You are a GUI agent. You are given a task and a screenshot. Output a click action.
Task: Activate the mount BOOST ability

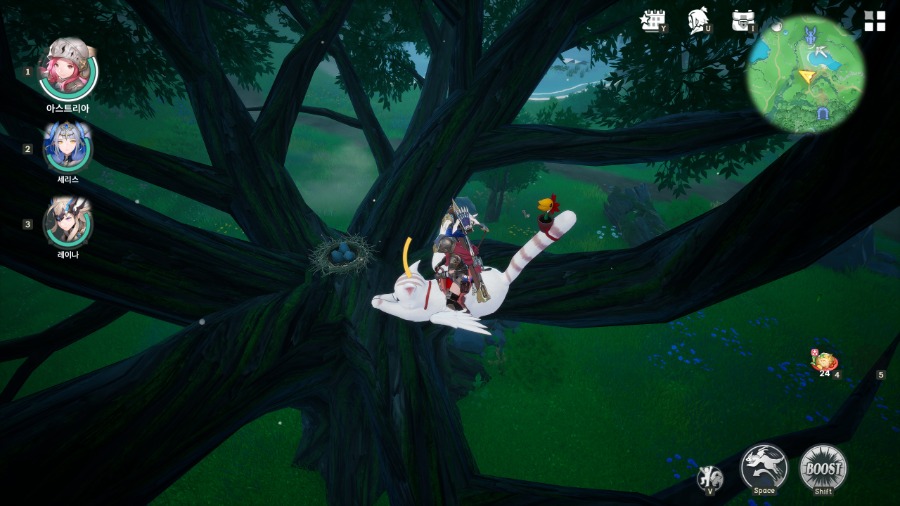click(823, 468)
